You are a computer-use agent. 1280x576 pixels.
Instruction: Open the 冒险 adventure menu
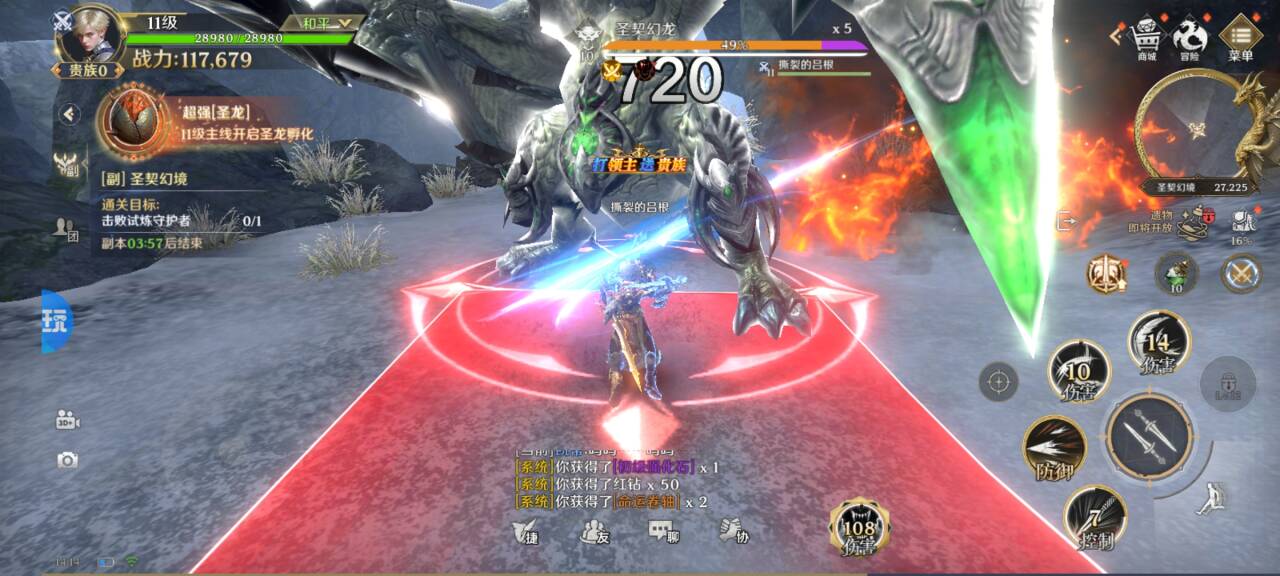pyautogui.click(x=1189, y=39)
